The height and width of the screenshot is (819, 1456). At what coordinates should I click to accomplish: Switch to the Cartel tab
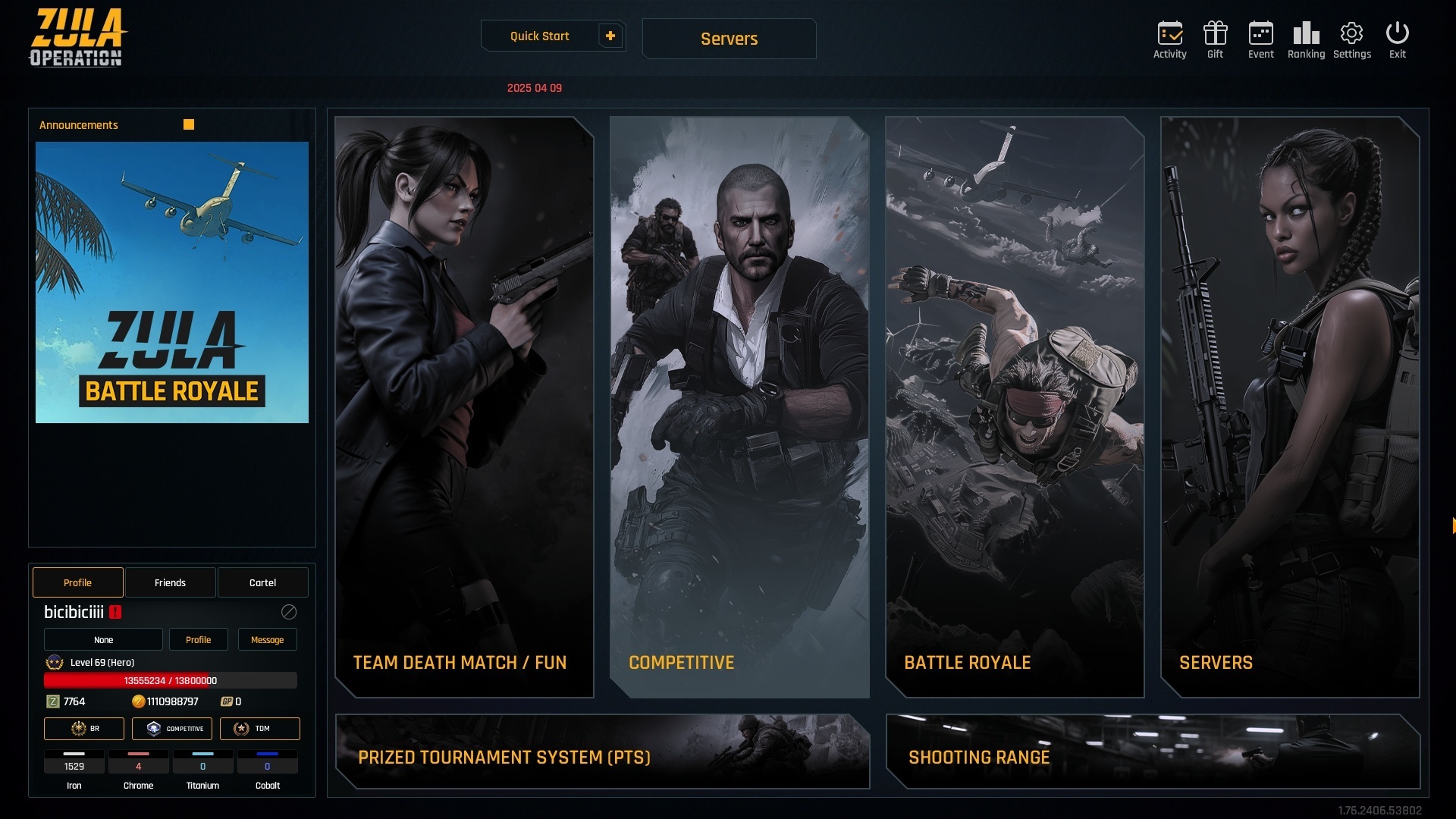tap(262, 582)
